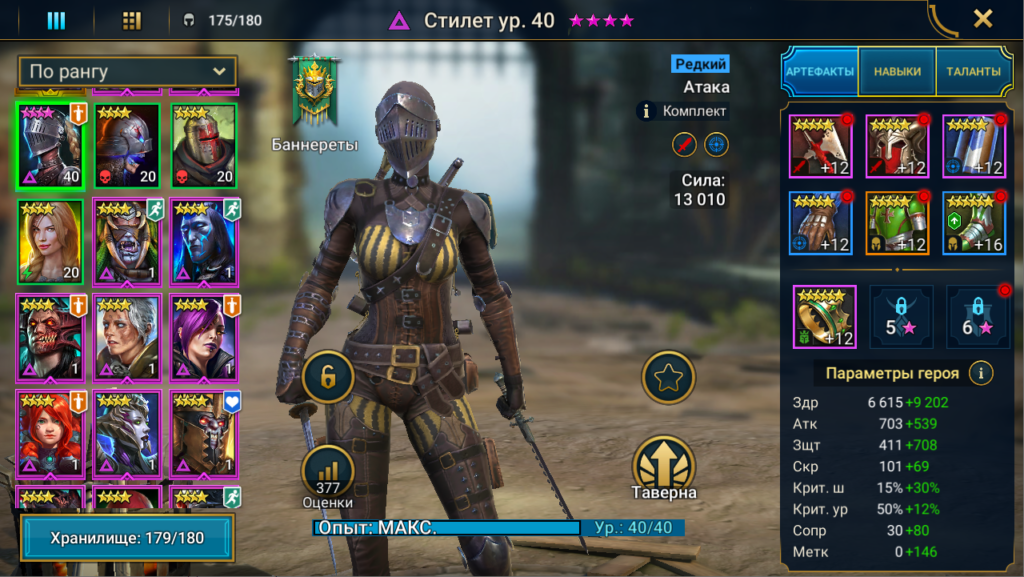Show Комплект set info
Image resolution: width=1024 pixels, height=577 pixels.
point(683,111)
